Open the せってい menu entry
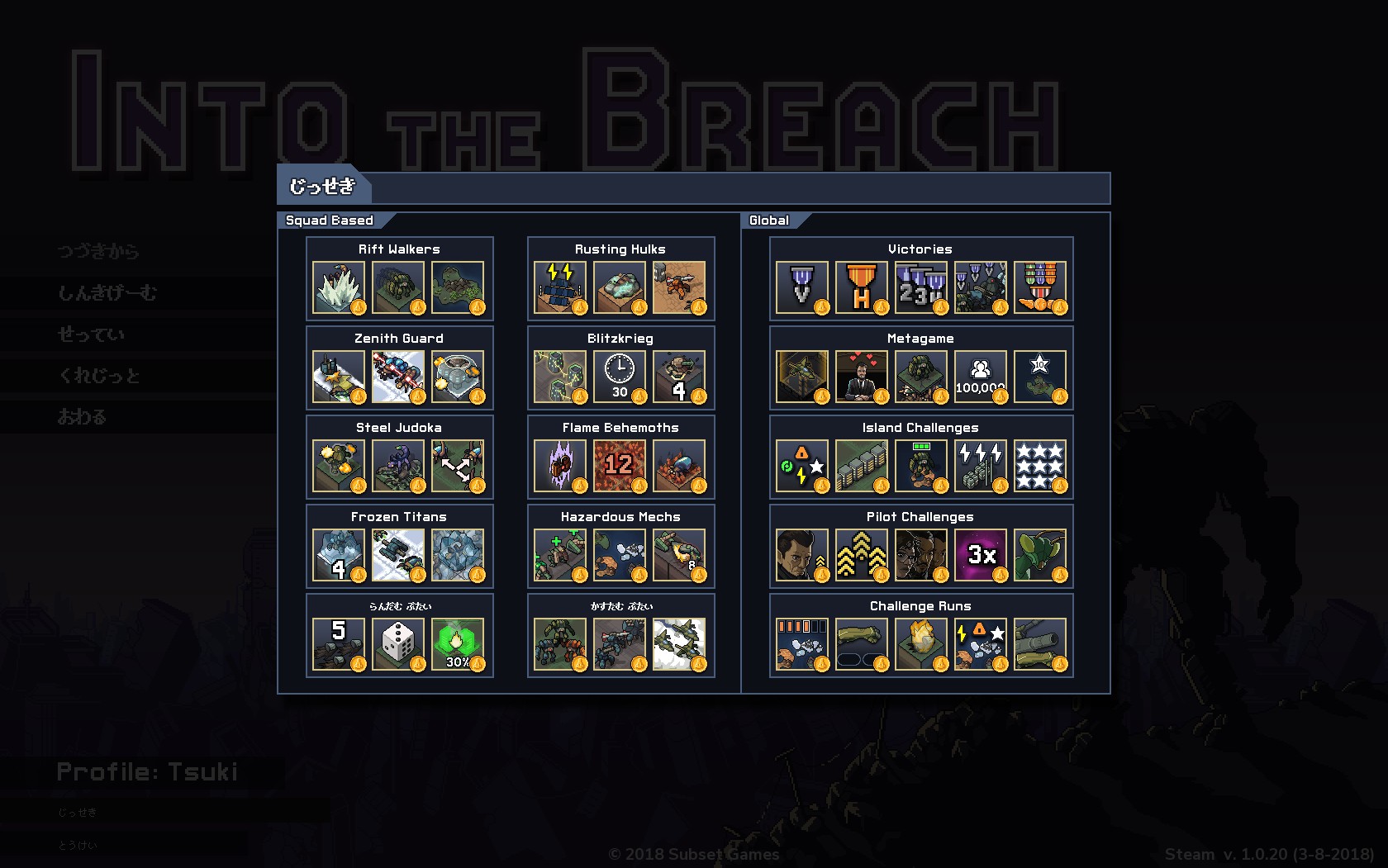Viewport: 1388px width, 868px height. pyautogui.click(x=87, y=334)
